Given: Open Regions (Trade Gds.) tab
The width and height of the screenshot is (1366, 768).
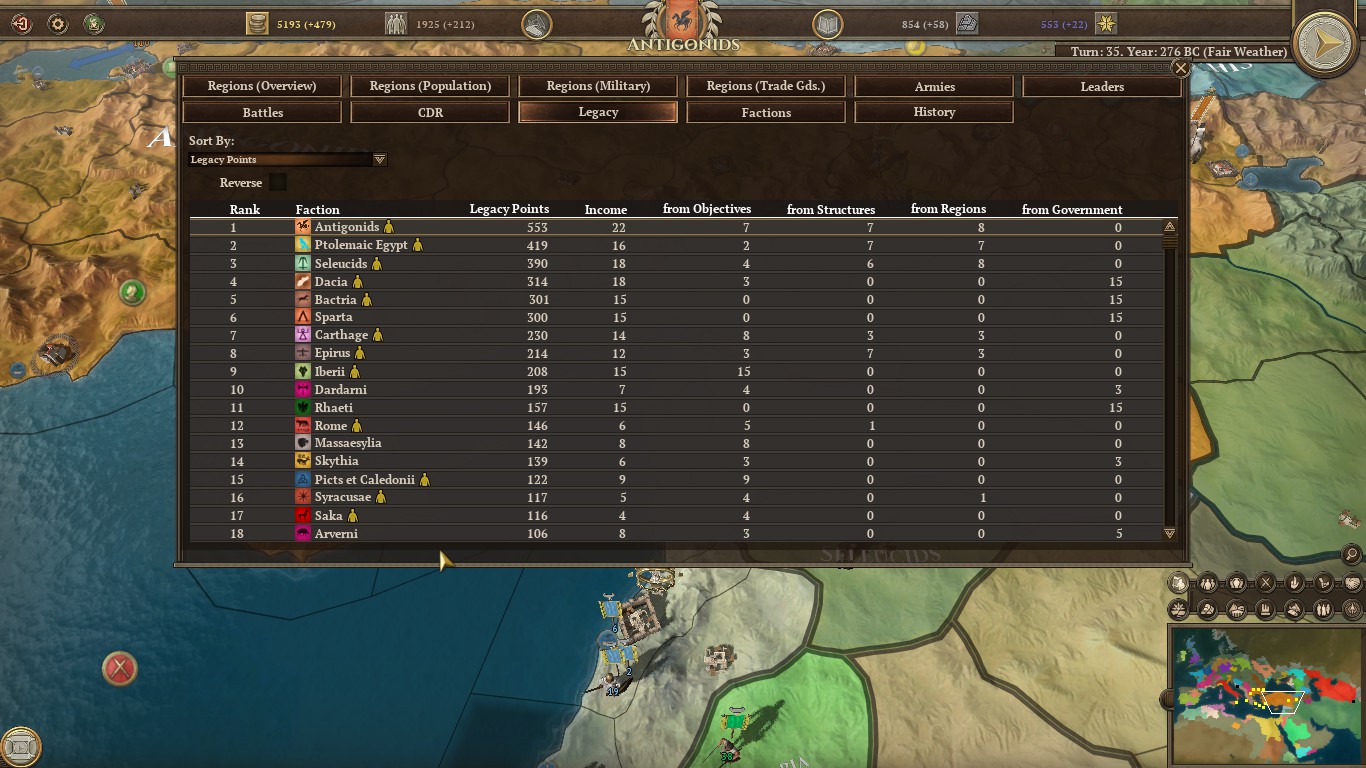Looking at the screenshot, I should (x=766, y=86).
